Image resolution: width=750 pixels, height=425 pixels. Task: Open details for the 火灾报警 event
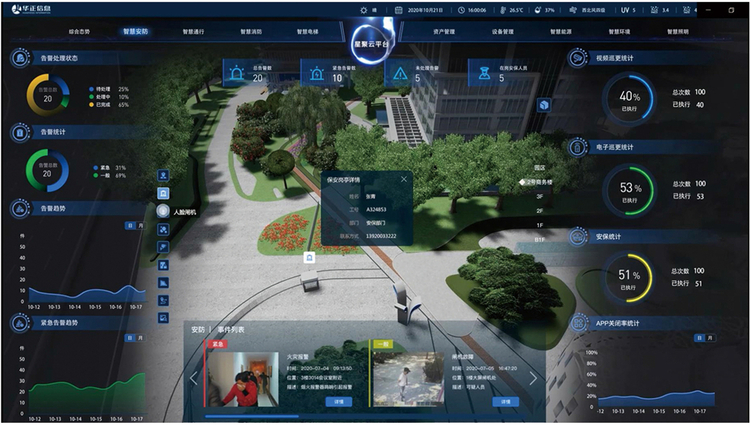[339, 401]
